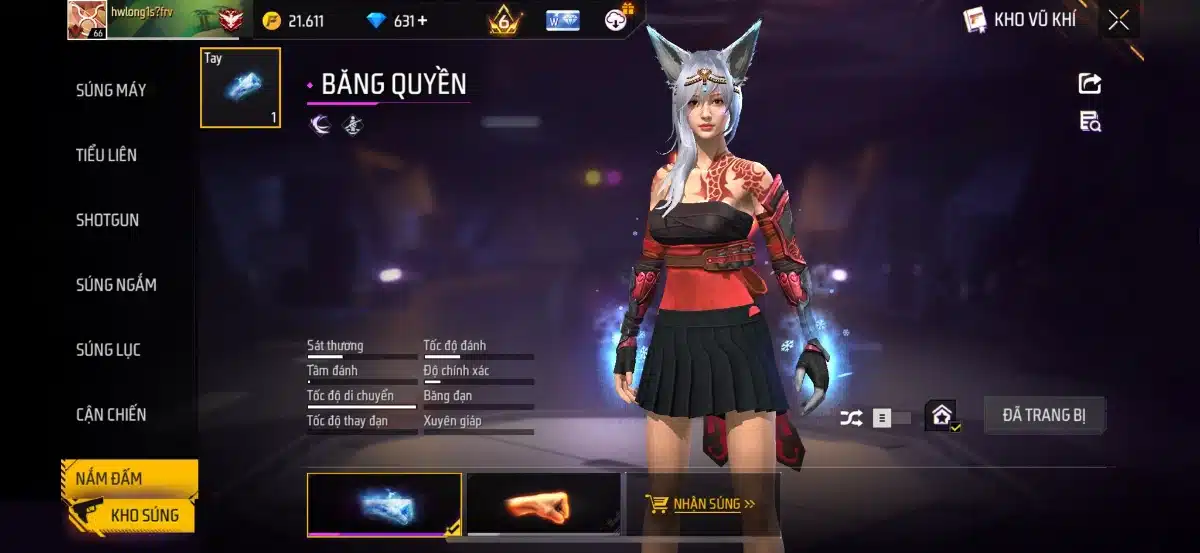Switch to the SÚNG MÁY category
The width and height of the screenshot is (1200, 553).
point(111,90)
